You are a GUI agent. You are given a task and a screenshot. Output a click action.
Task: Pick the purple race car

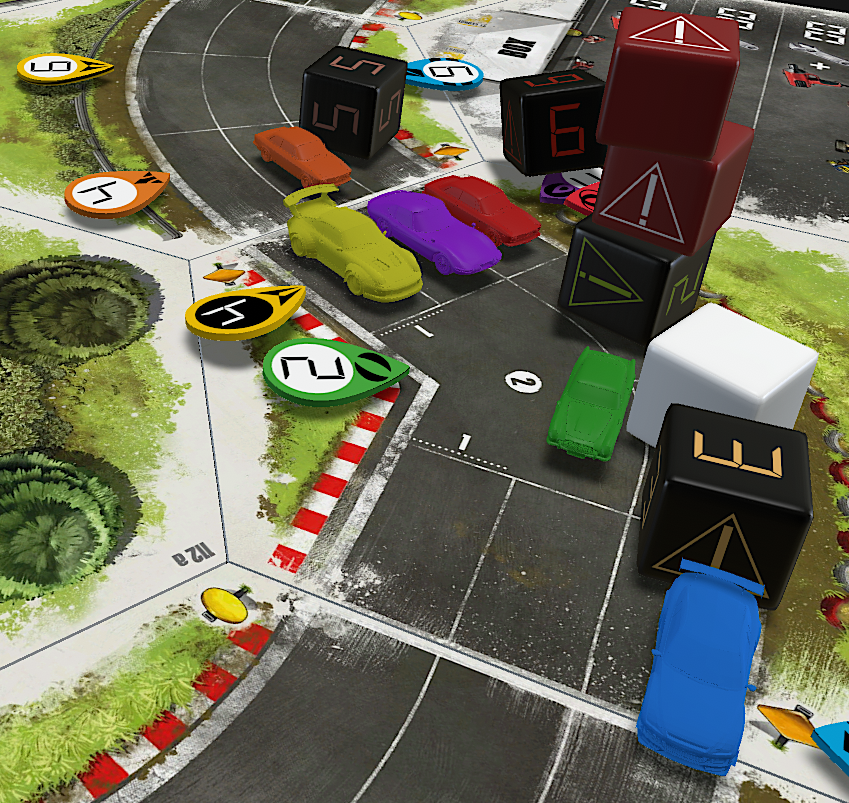[432, 230]
